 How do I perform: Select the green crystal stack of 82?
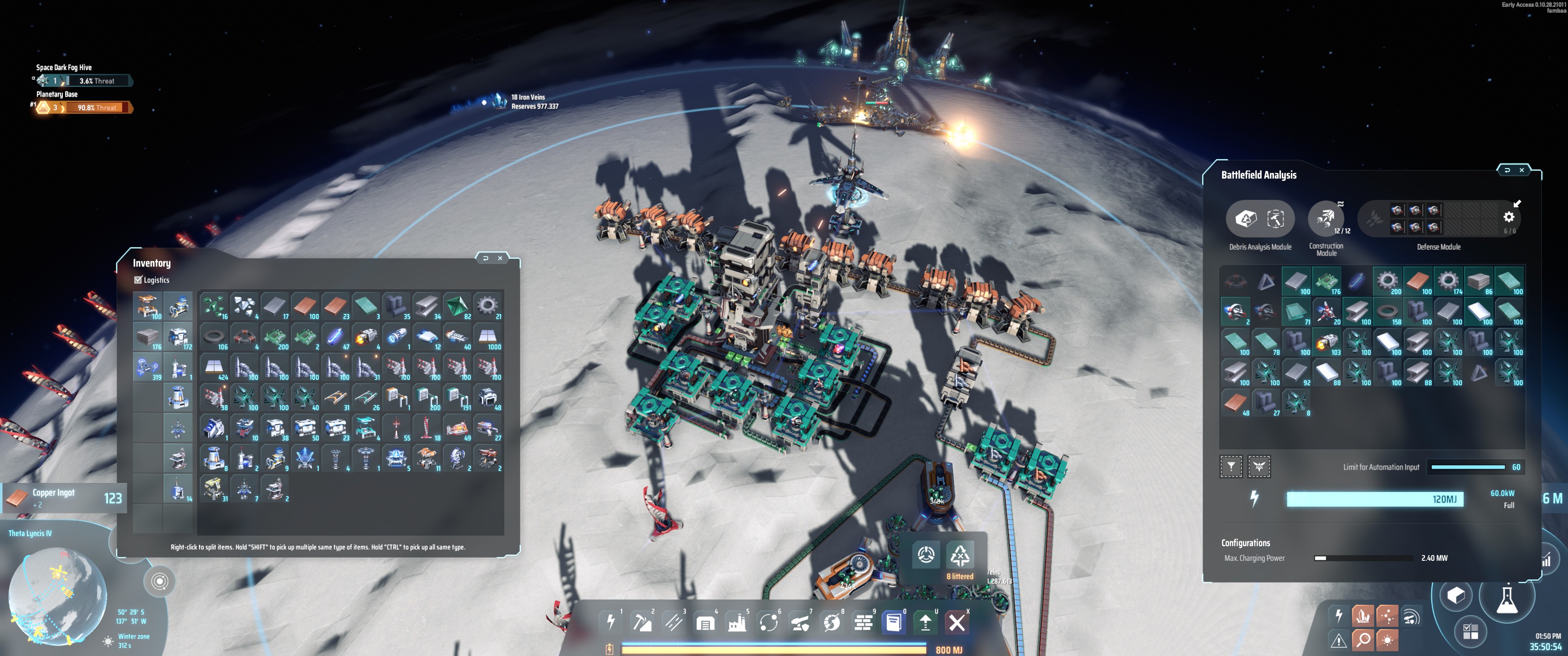pyautogui.click(x=457, y=306)
